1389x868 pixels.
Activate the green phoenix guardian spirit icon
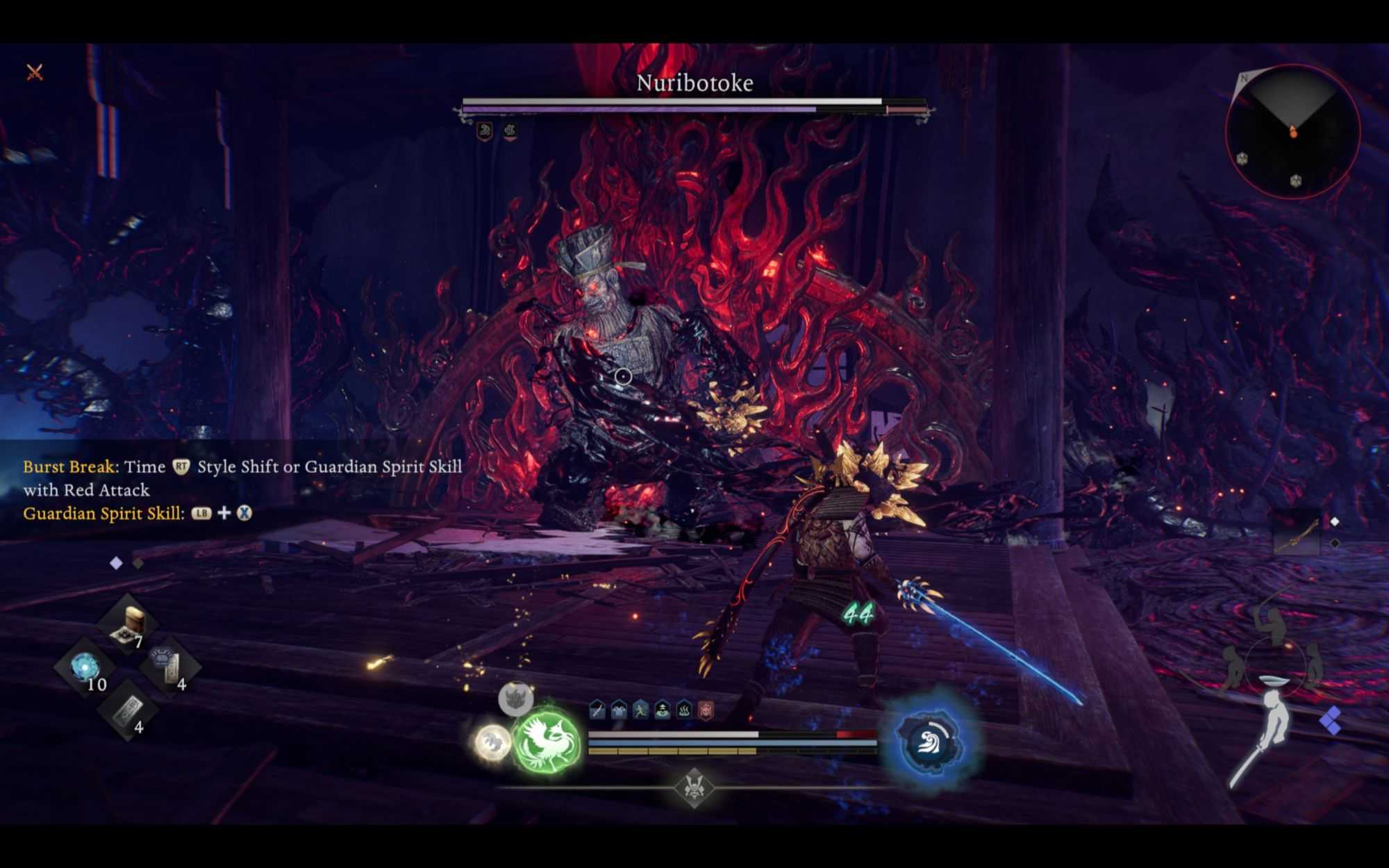coord(547,743)
